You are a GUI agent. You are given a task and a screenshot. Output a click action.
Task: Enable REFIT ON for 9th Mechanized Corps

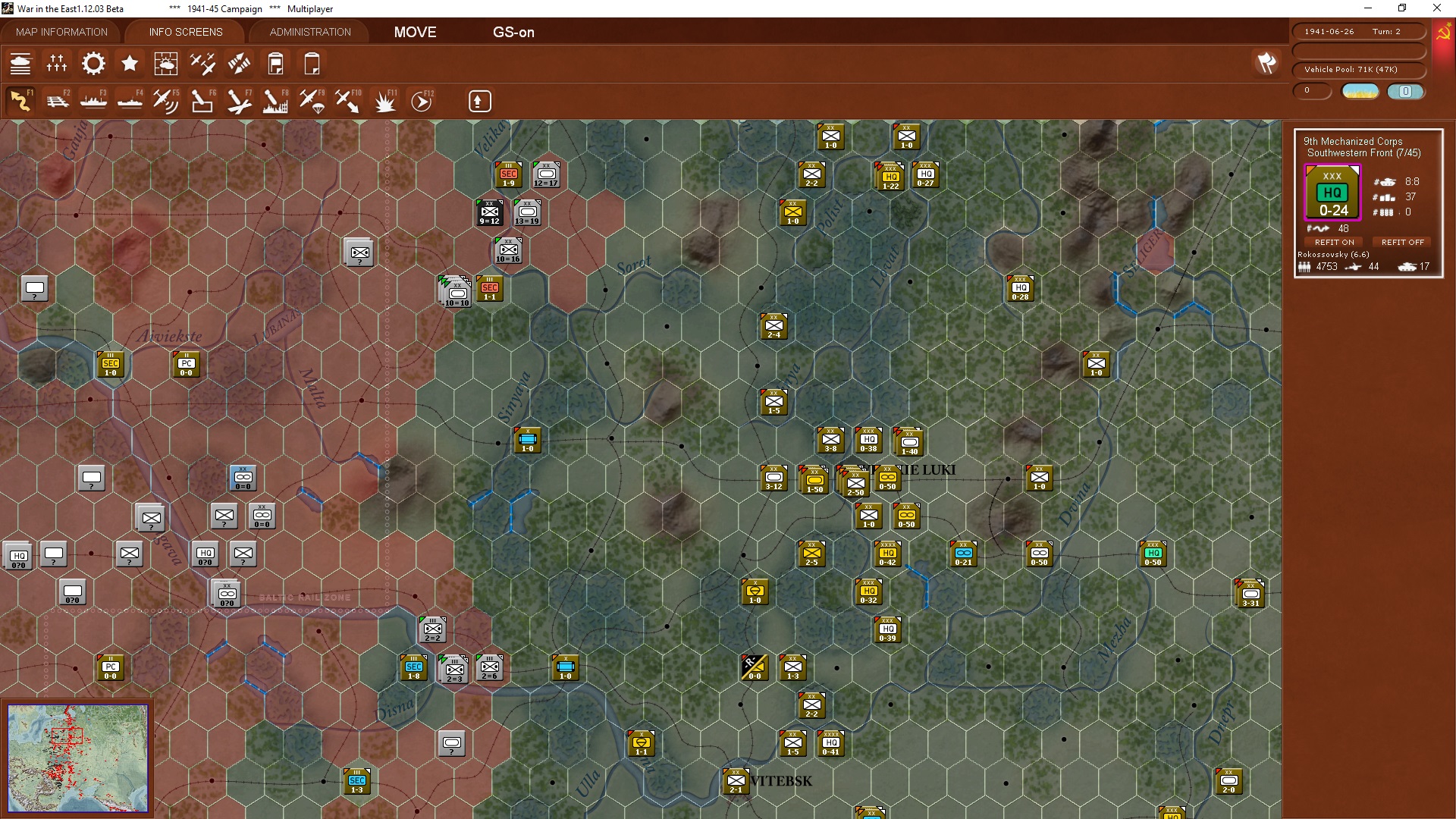tap(1334, 242)
